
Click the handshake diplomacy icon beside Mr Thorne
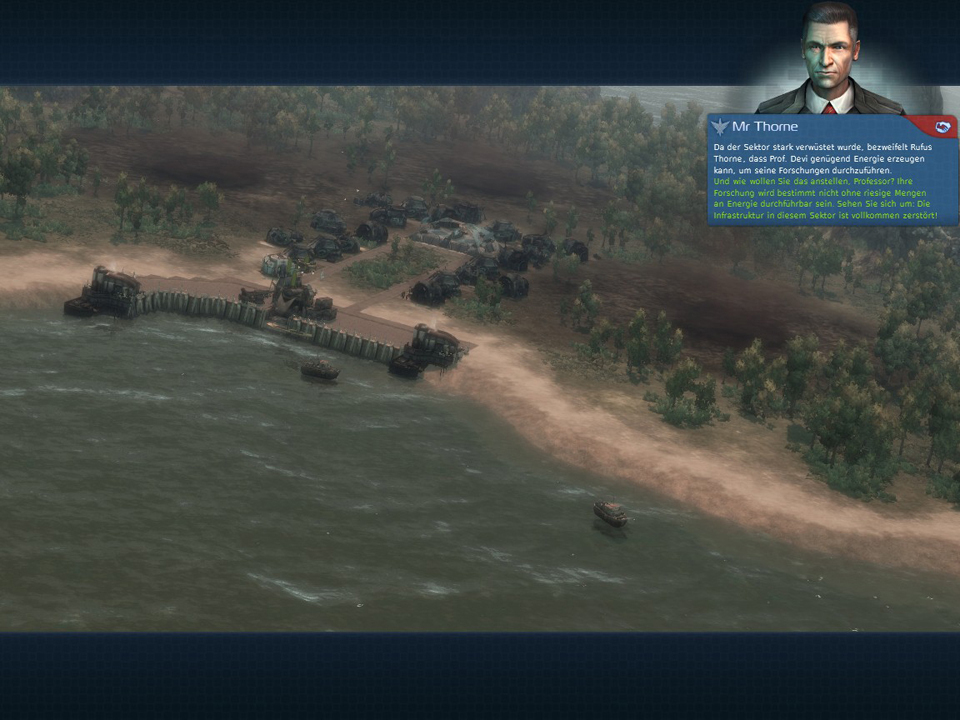940,127
